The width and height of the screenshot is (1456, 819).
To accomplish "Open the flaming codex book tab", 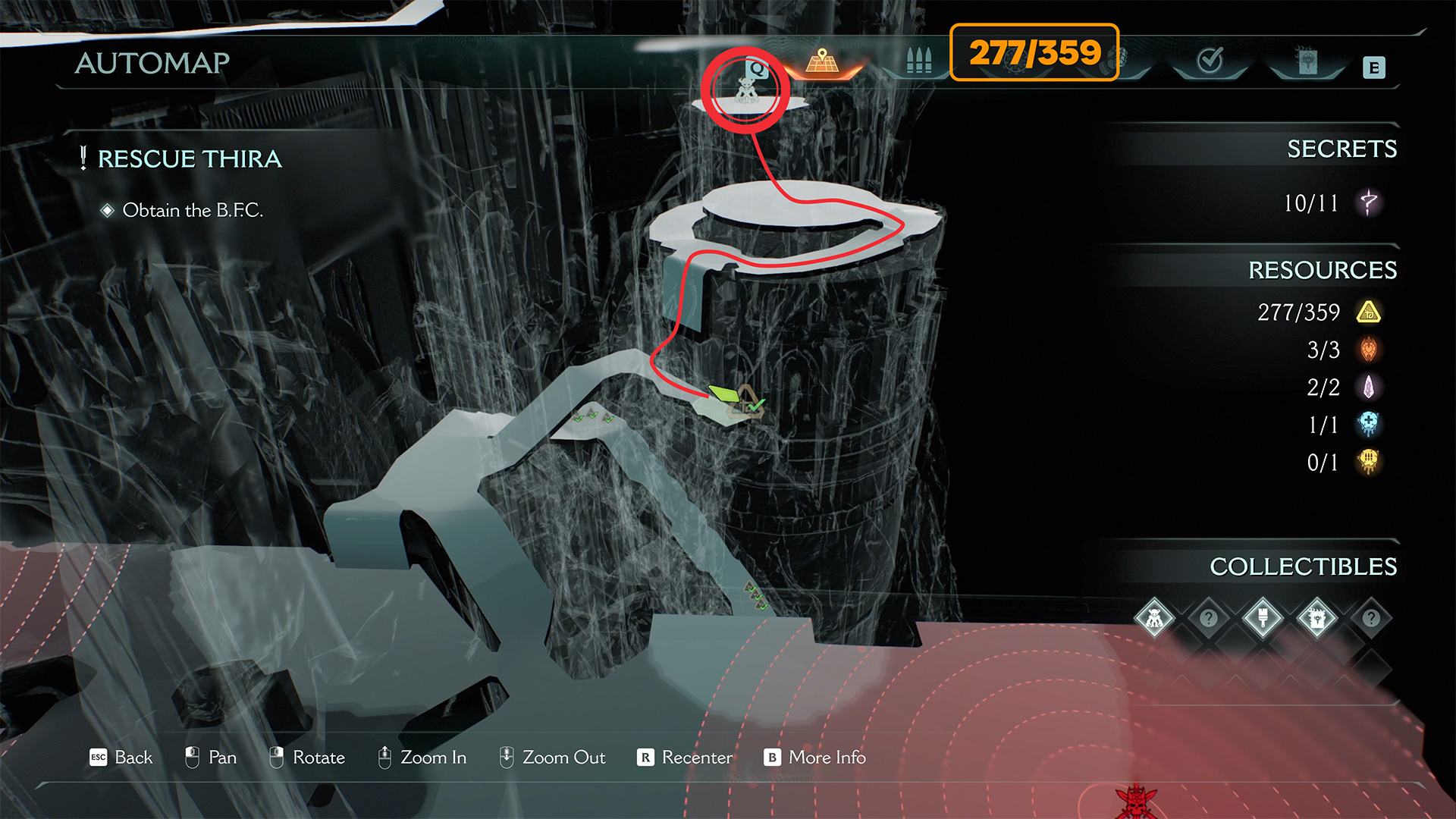I will pyautogui.click(x=1307, y=61).
